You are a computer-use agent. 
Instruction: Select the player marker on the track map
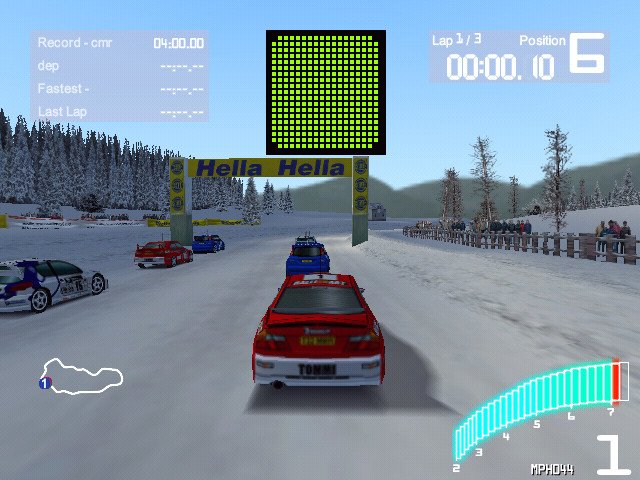[45, 383]
